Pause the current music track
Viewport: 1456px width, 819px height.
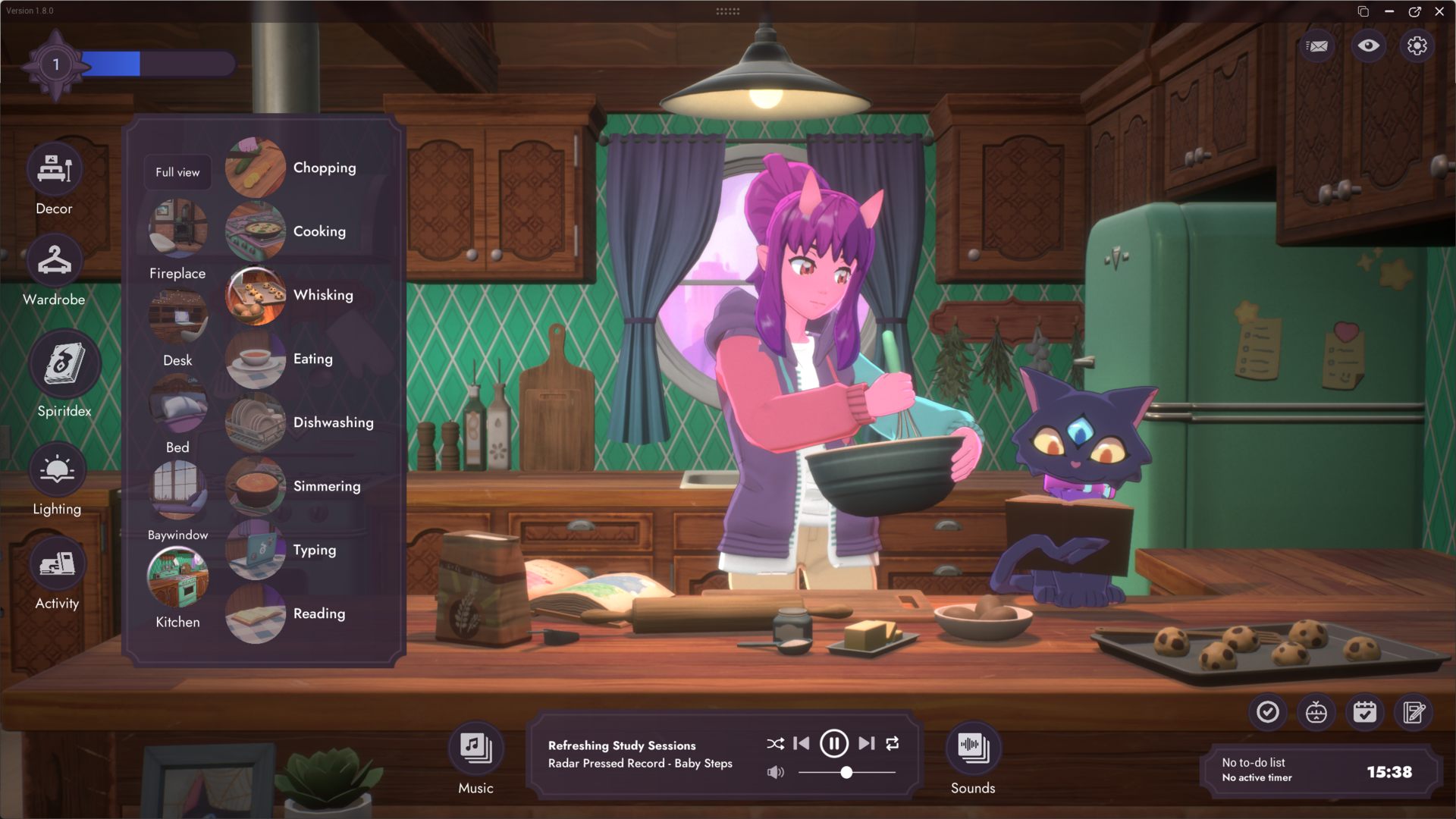coord(833,744)
